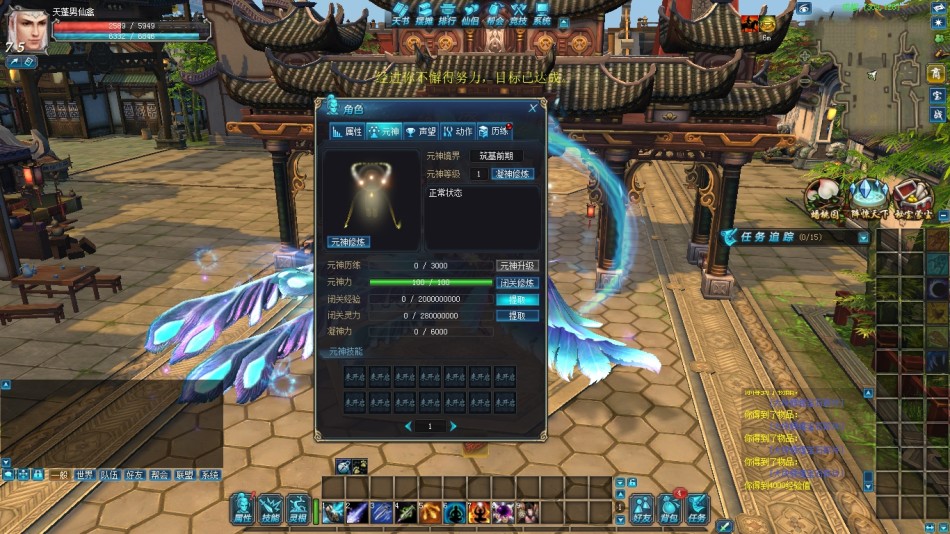The image size is (950, 534).
Task: Click the 凝神修炼 button
Action: (513, 174)
